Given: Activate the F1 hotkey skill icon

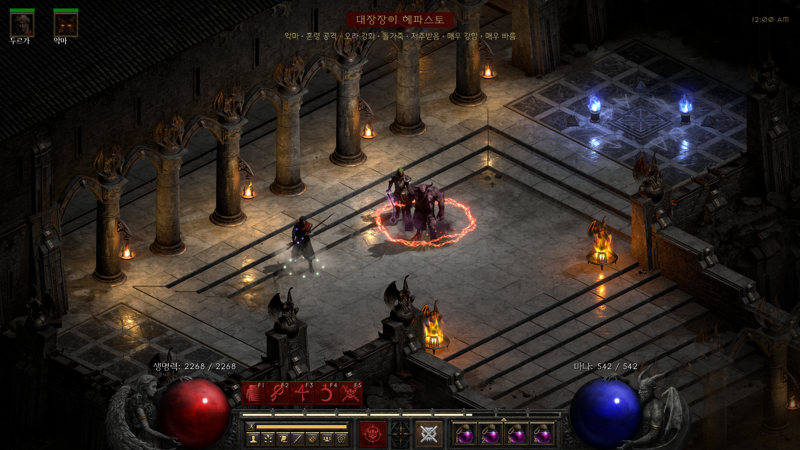Looking at the screenshot, I should coord(253,393).
